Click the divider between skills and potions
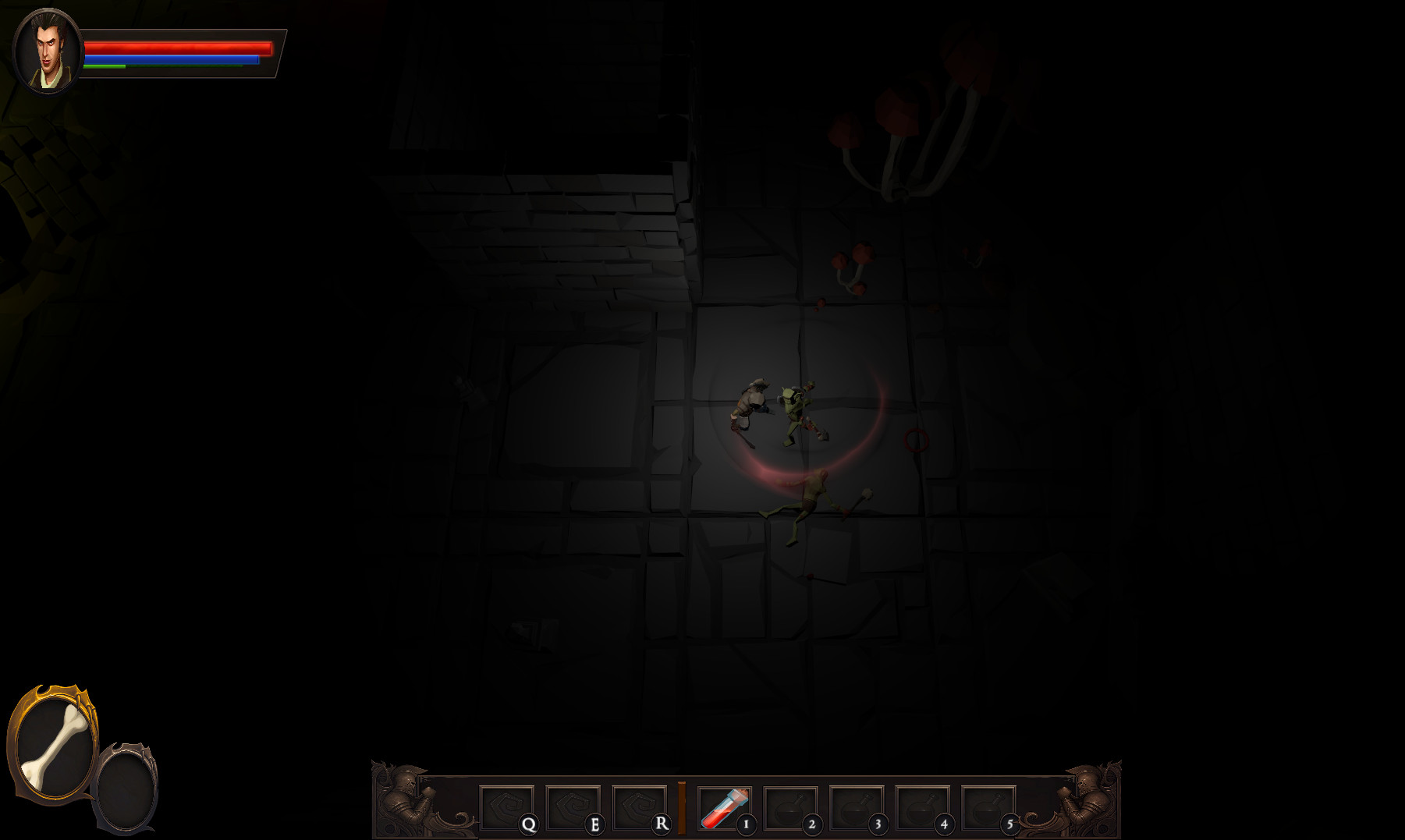This screenshot has width=1405, height=840. [x=682, y=806]
